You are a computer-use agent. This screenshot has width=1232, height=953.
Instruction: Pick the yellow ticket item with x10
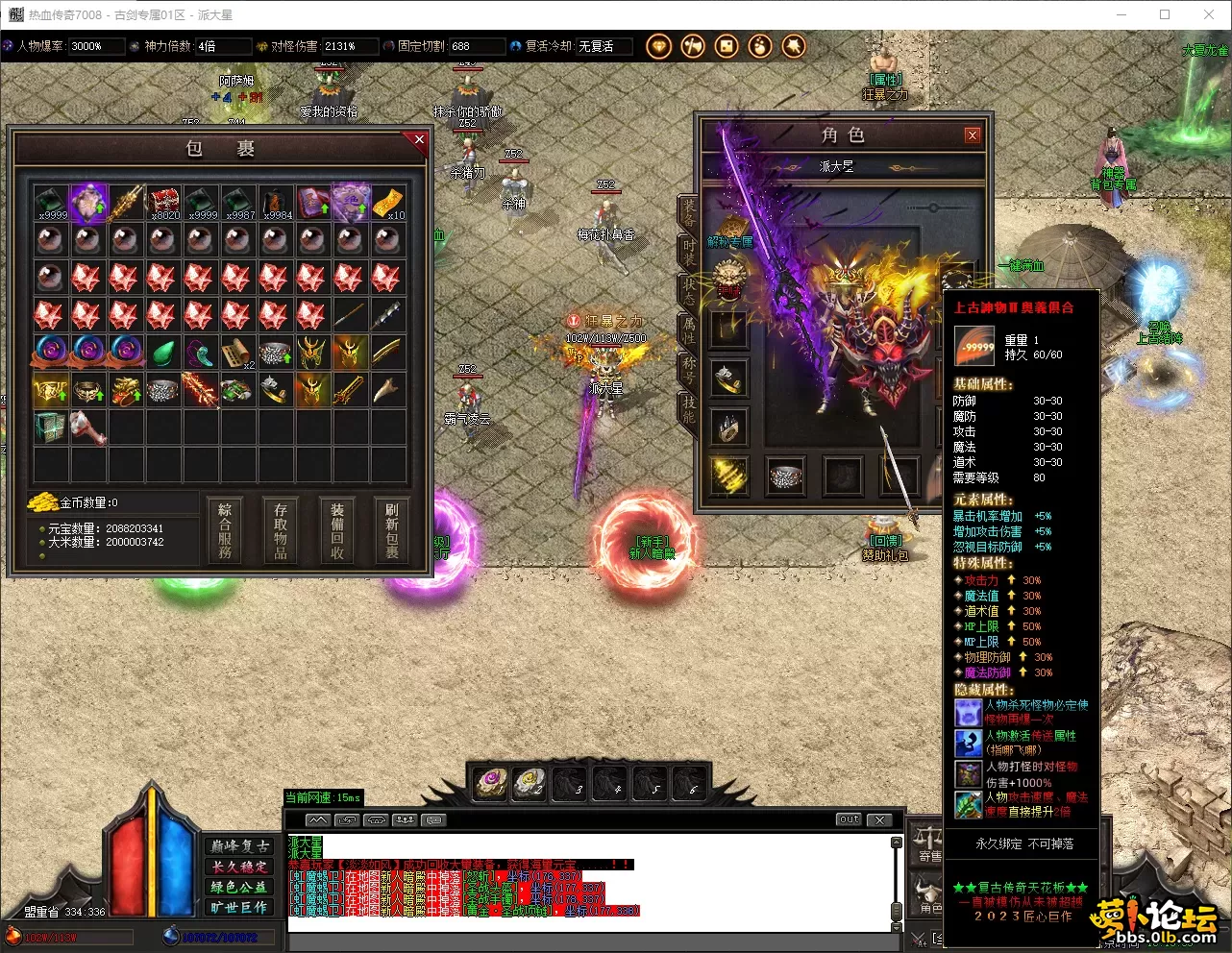387,203
